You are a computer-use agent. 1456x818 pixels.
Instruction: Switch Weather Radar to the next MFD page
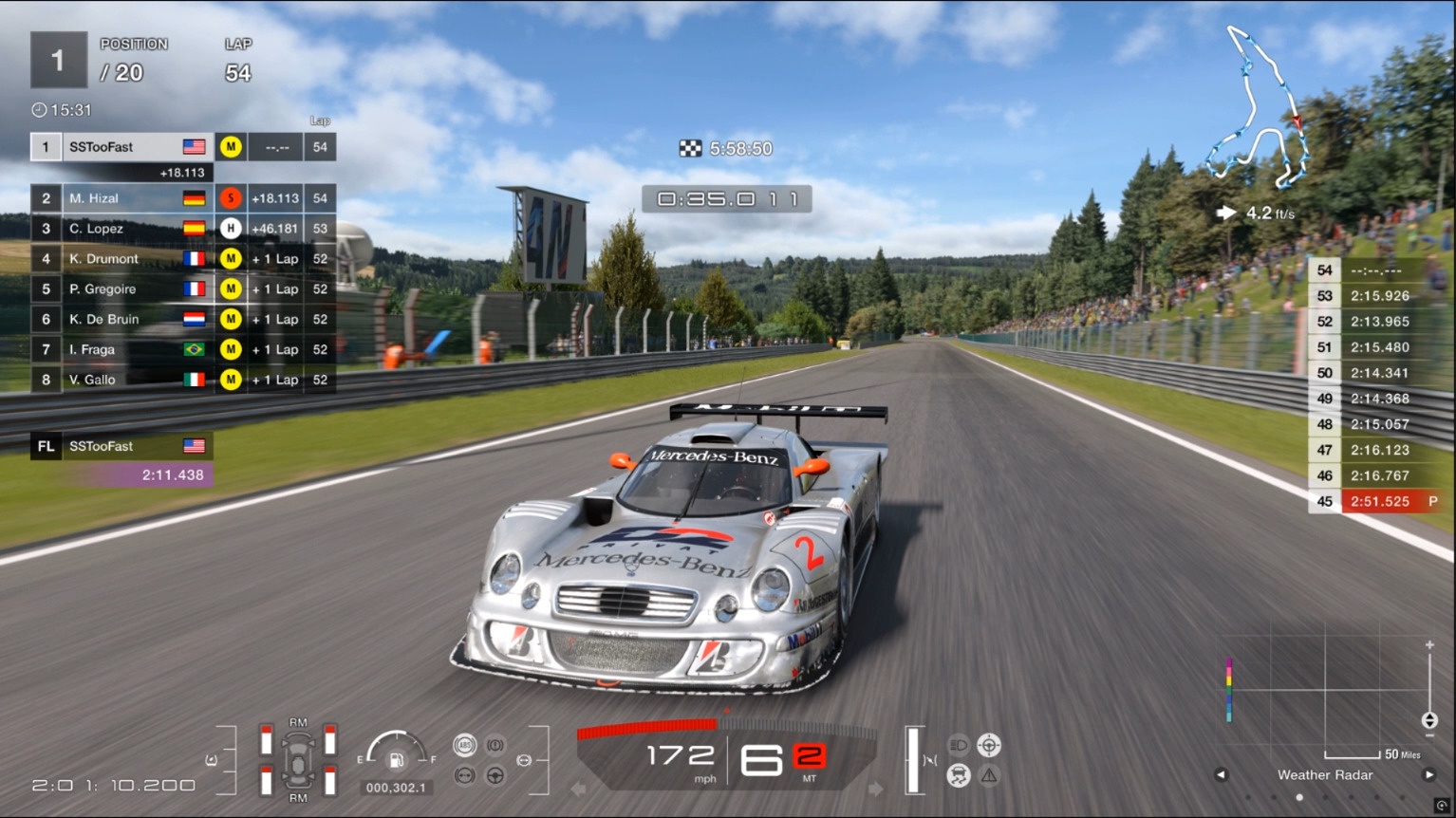pyautogui.click(x=1428, y=775)
